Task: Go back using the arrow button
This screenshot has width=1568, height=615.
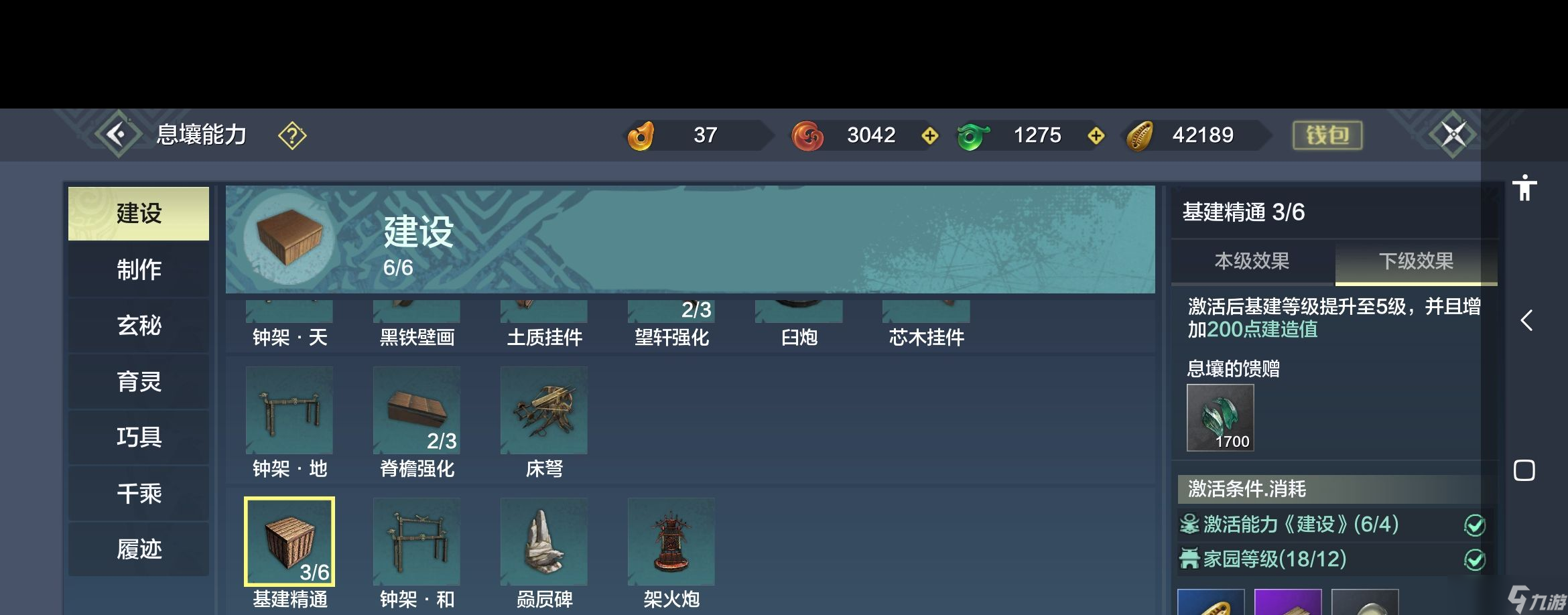Action: point(117,135)
